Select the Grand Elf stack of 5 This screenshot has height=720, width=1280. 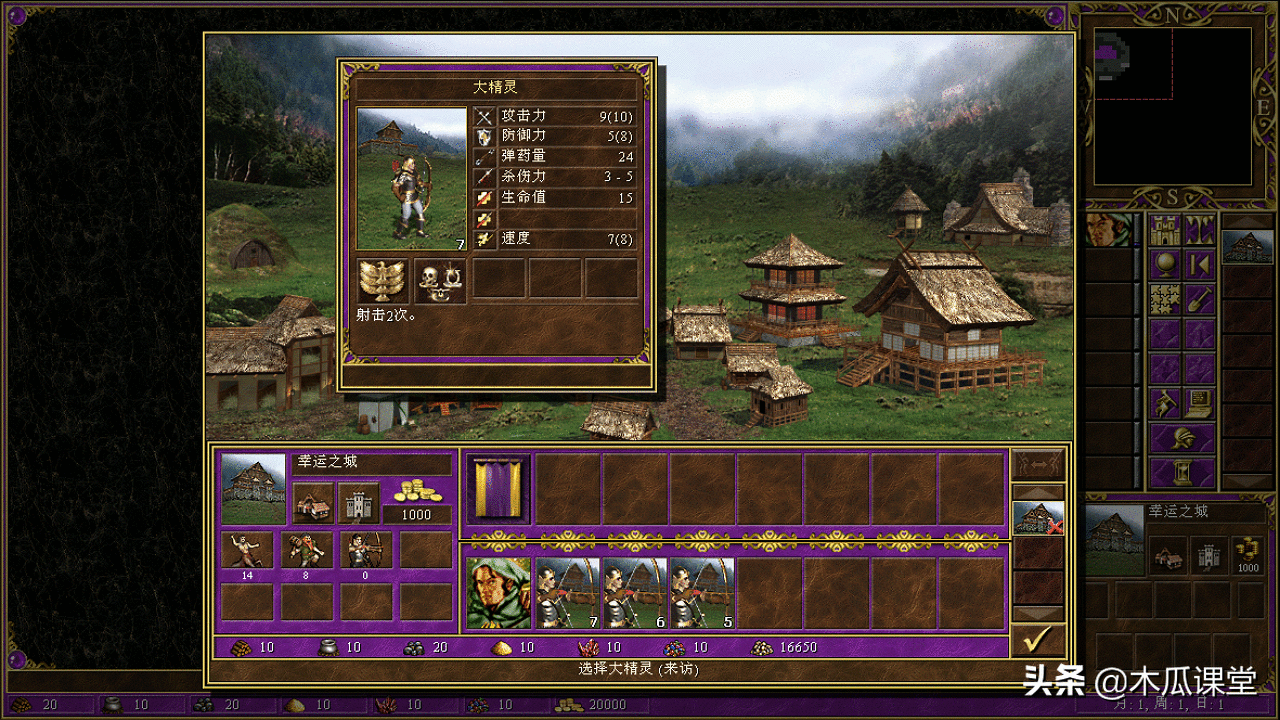pyautogui.click(x=702, y=593)
